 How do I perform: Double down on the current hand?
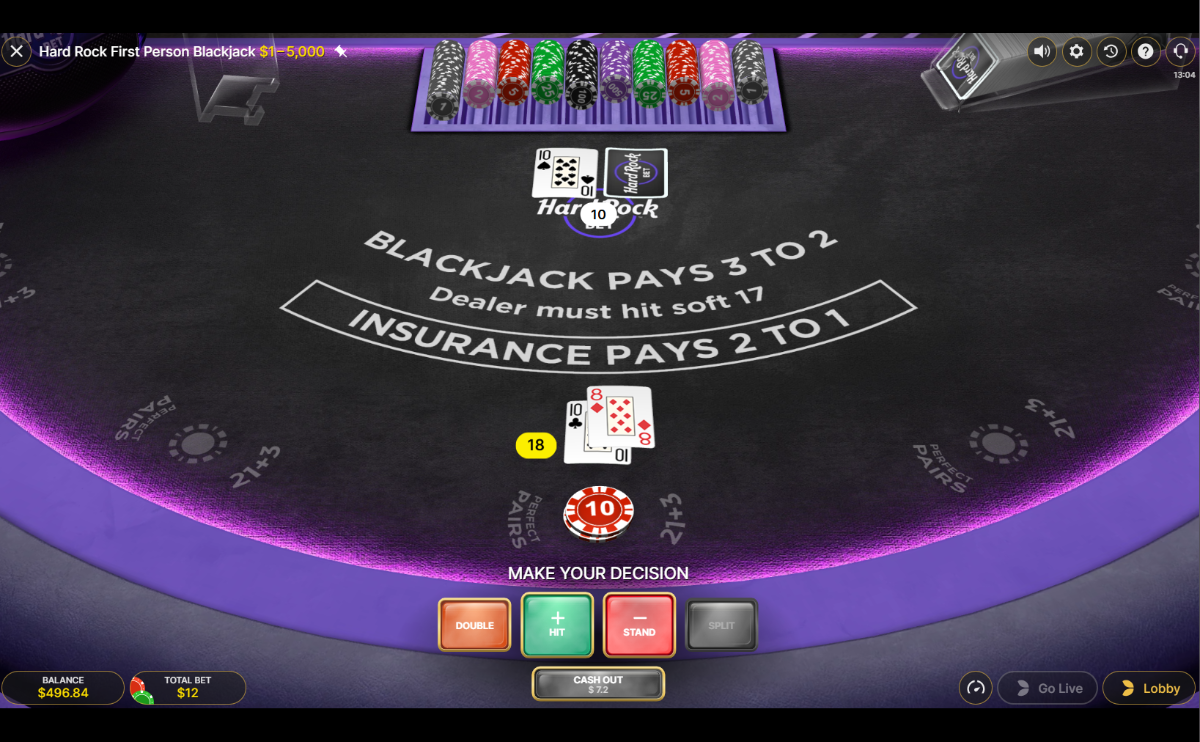474,625
